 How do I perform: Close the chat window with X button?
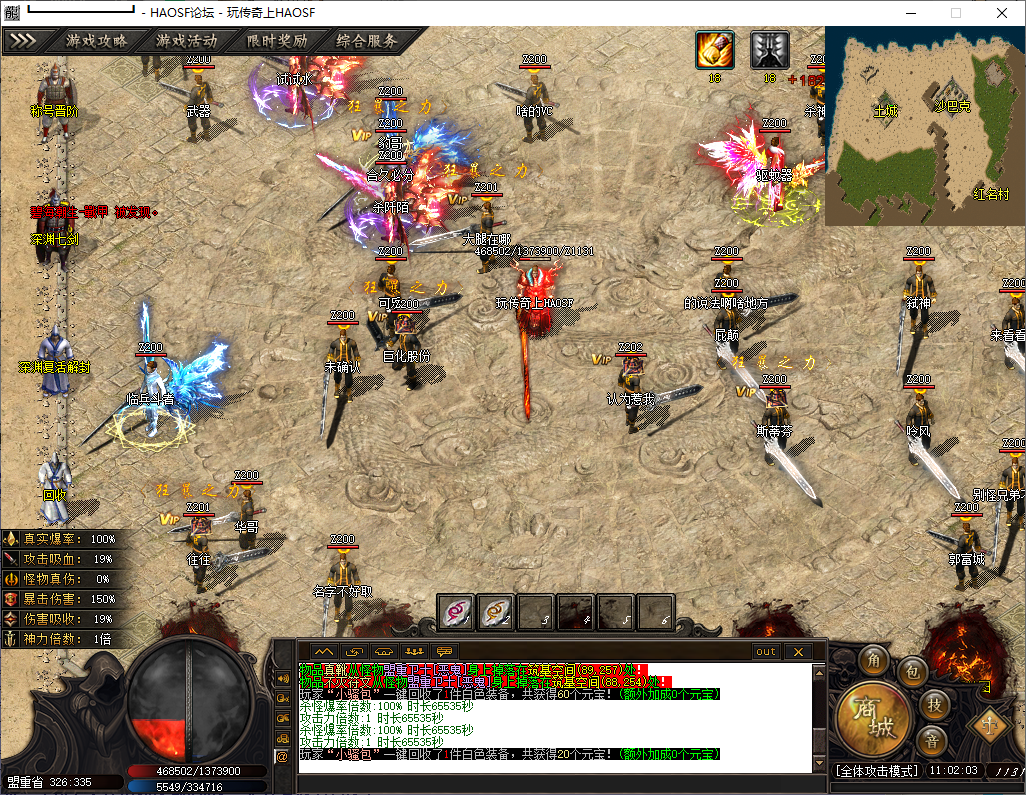click(x=797, y=651)
